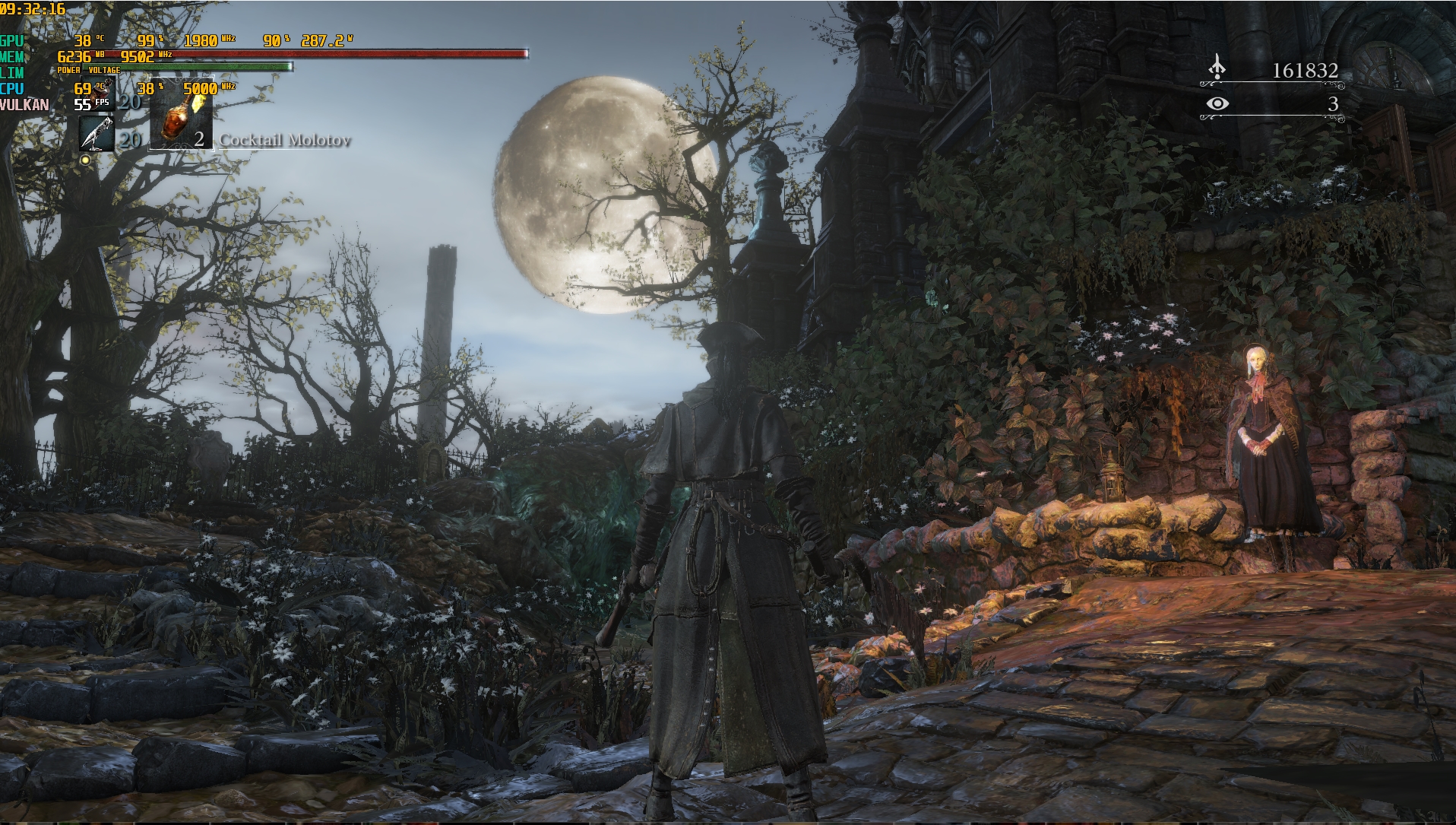The width and height of the screenshot is (1456, 825).
Task: Select the Cocktail Molotov quick item slot
Action: tap(181, 114)
